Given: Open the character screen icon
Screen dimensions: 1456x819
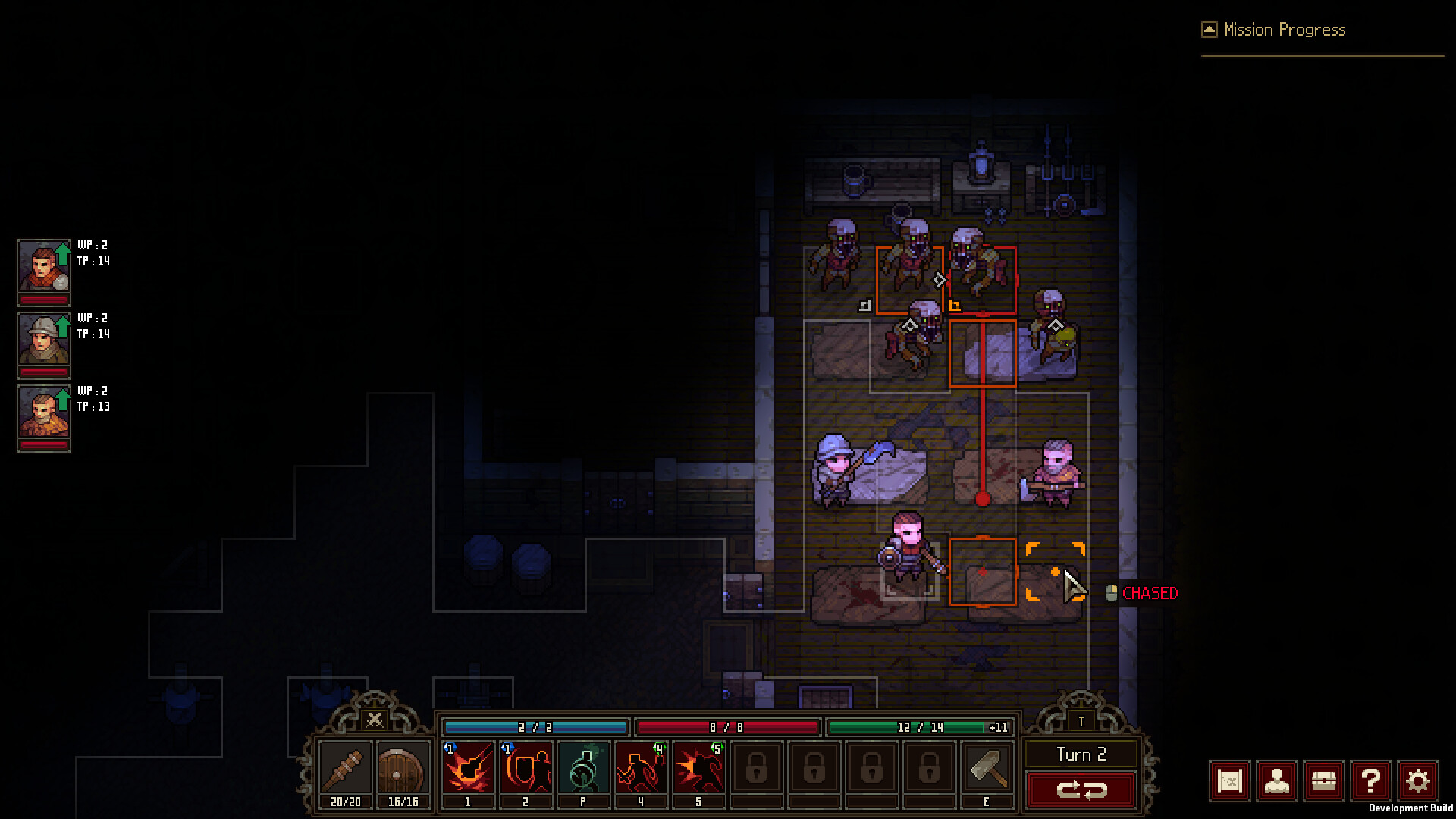Looking at the screenshot, I should pos(1277,781).
